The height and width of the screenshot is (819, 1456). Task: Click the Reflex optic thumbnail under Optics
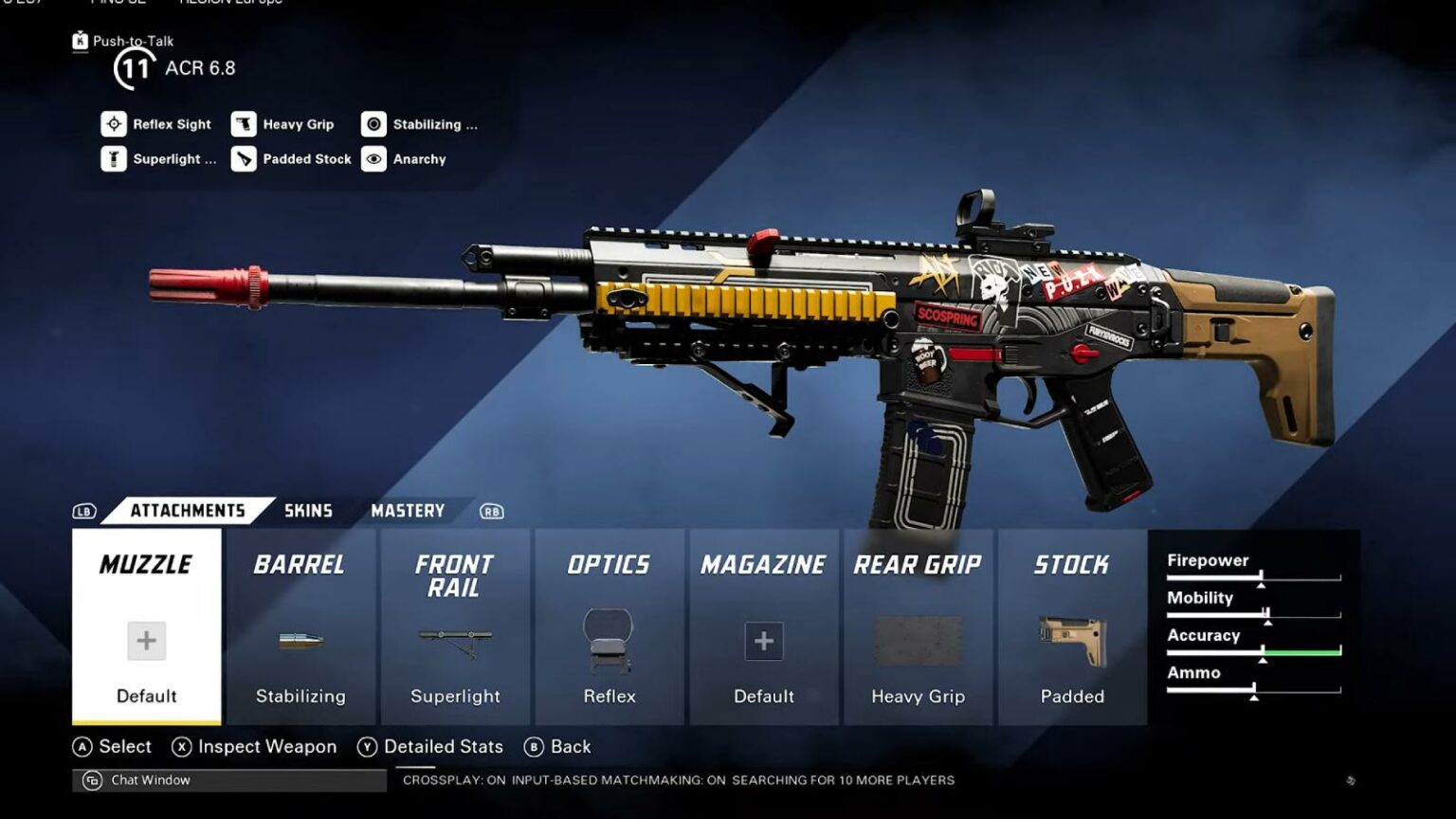[610, 640]
